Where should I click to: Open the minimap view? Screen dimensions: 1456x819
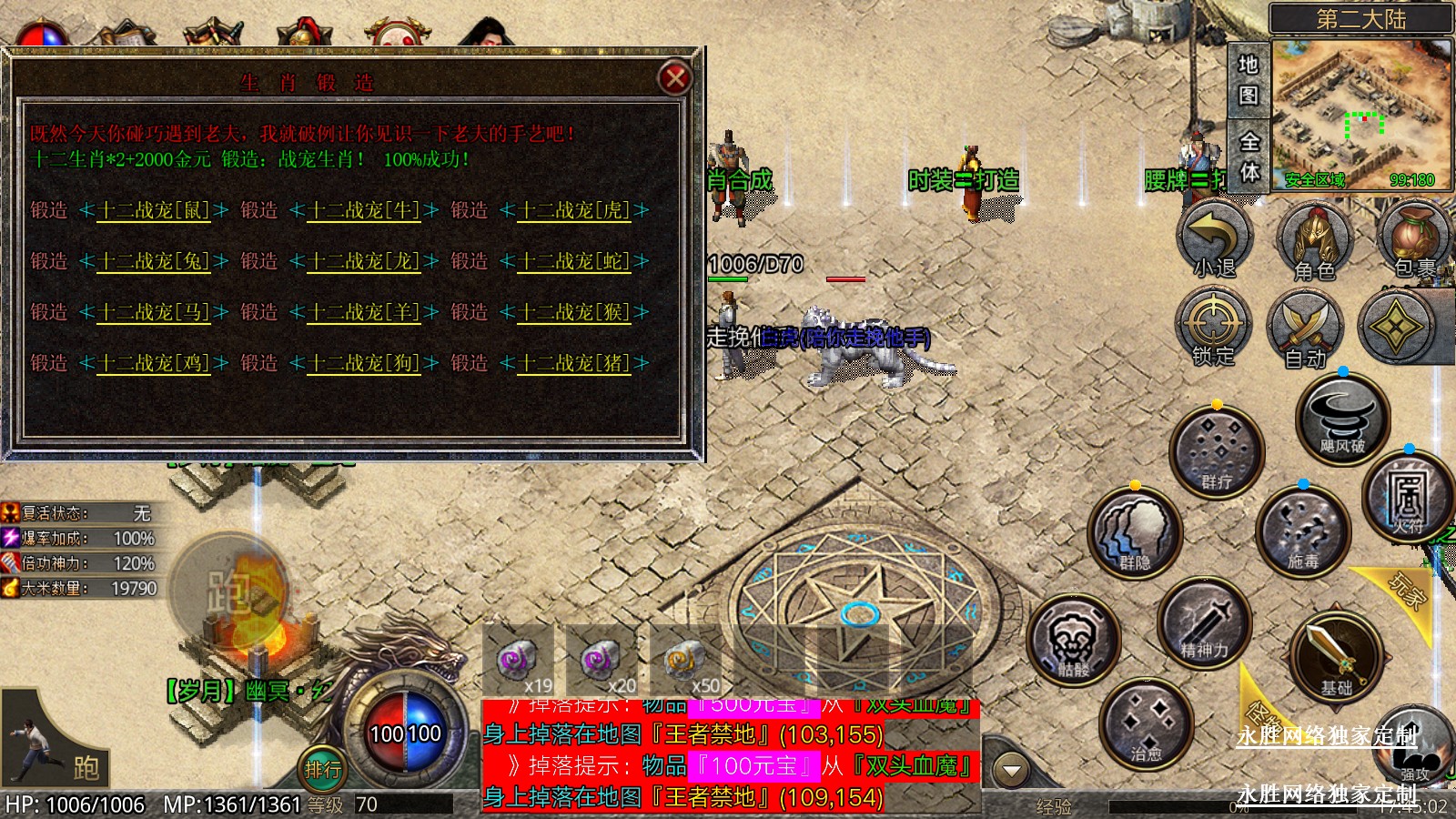1360,113
